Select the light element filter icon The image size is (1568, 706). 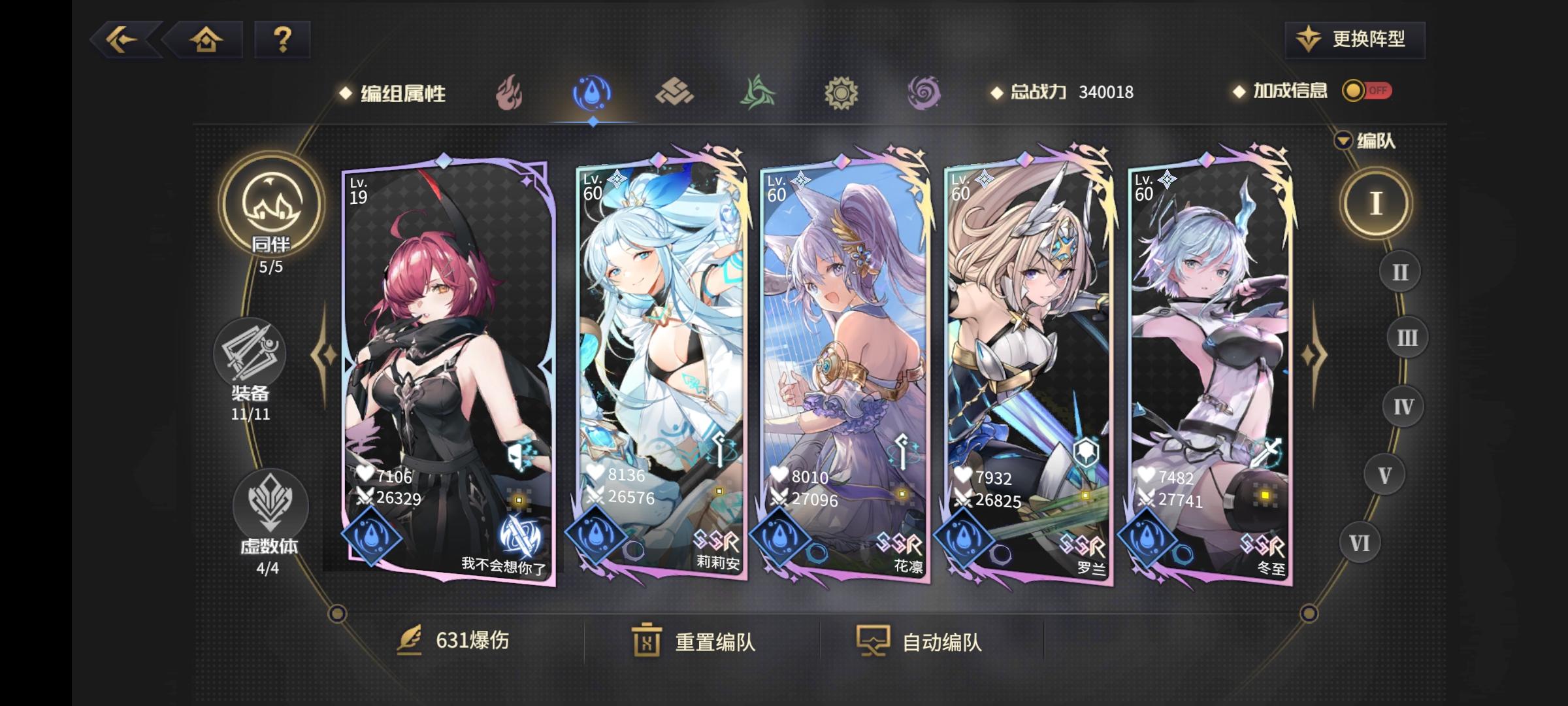click(x=841, y=93)
